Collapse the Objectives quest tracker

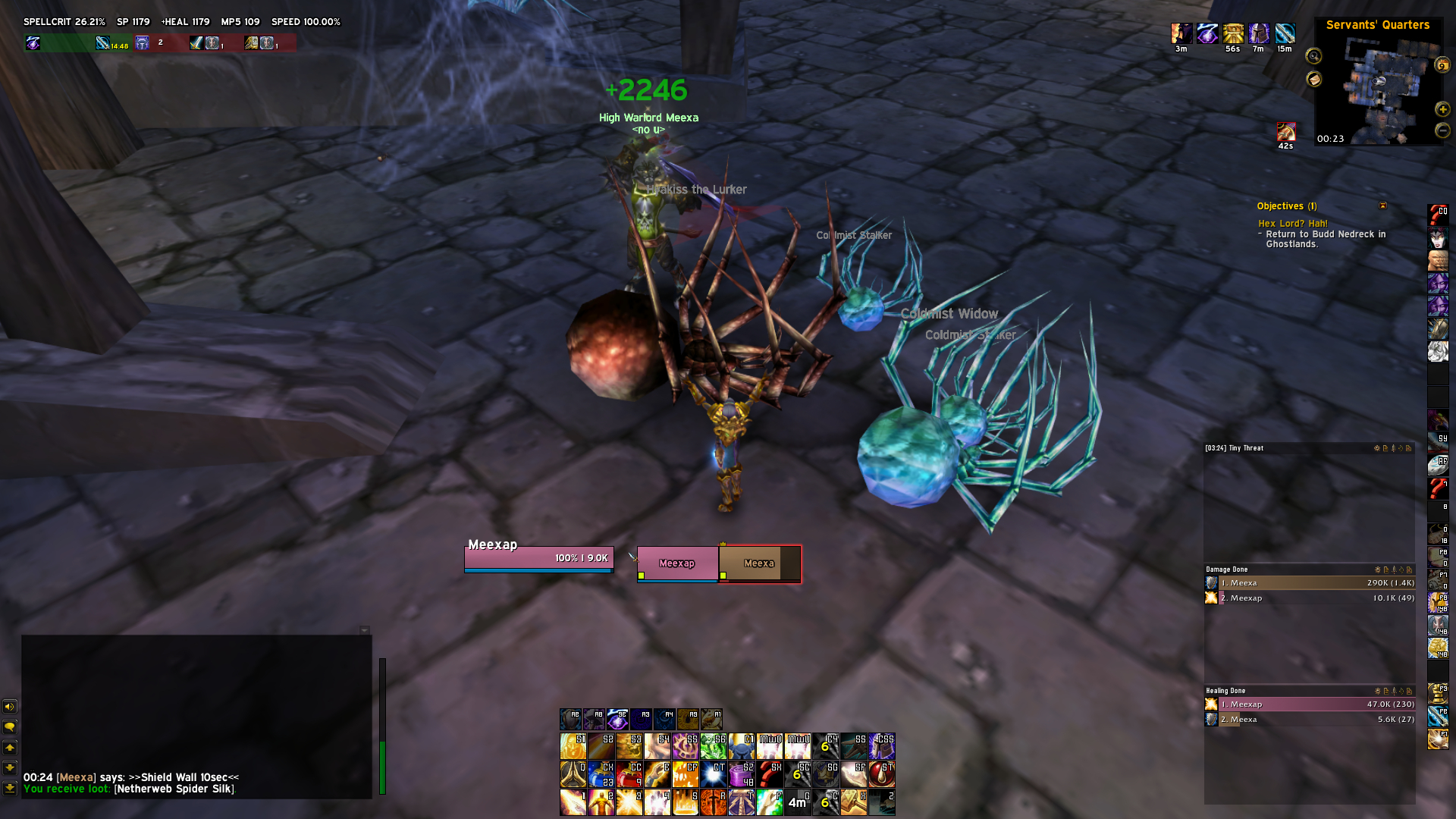coord(1382,206)
